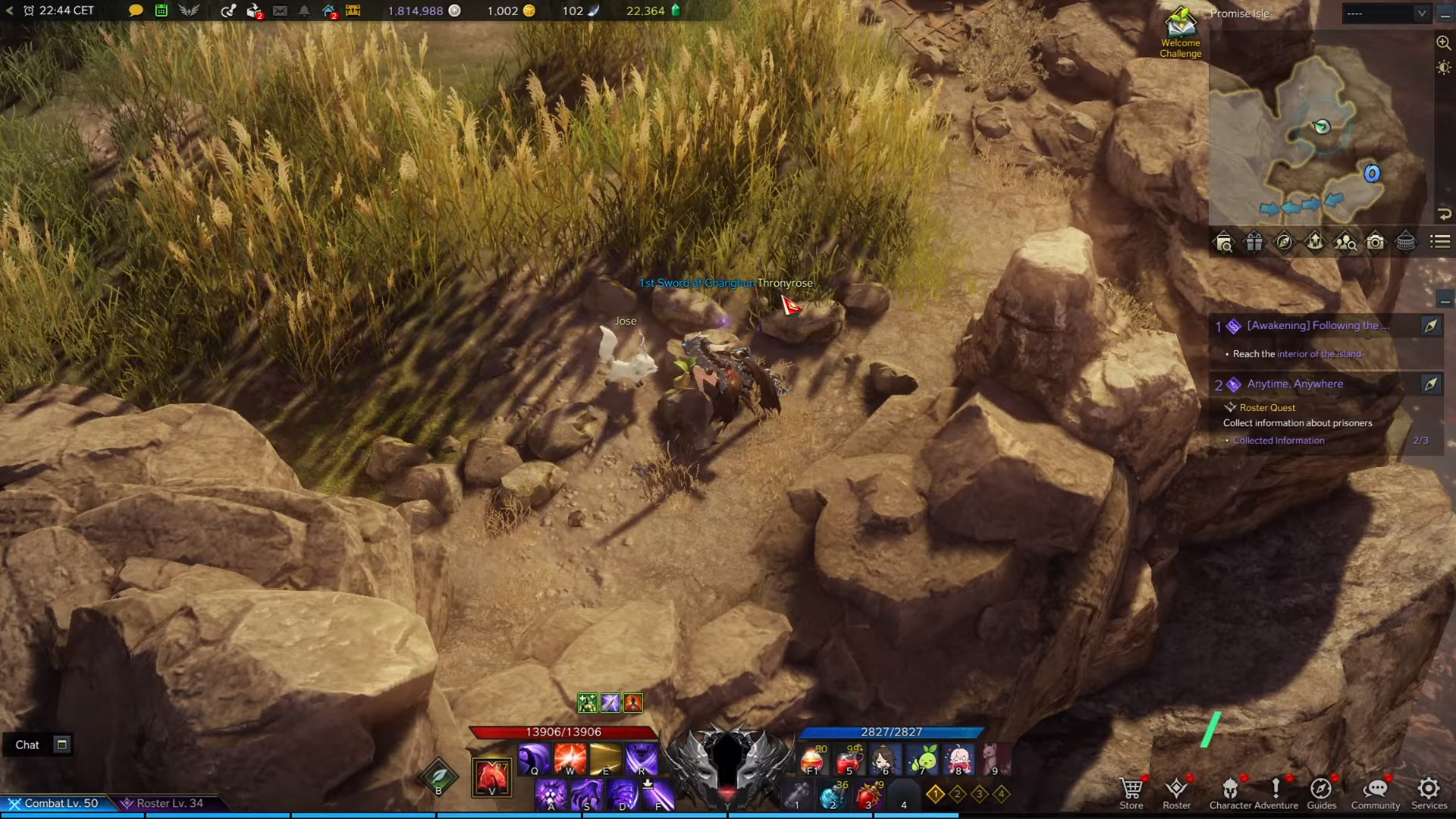This screenshot has height=819, width=1456.
Task: Open the Services gear menu
Action: pos(1429,792)
